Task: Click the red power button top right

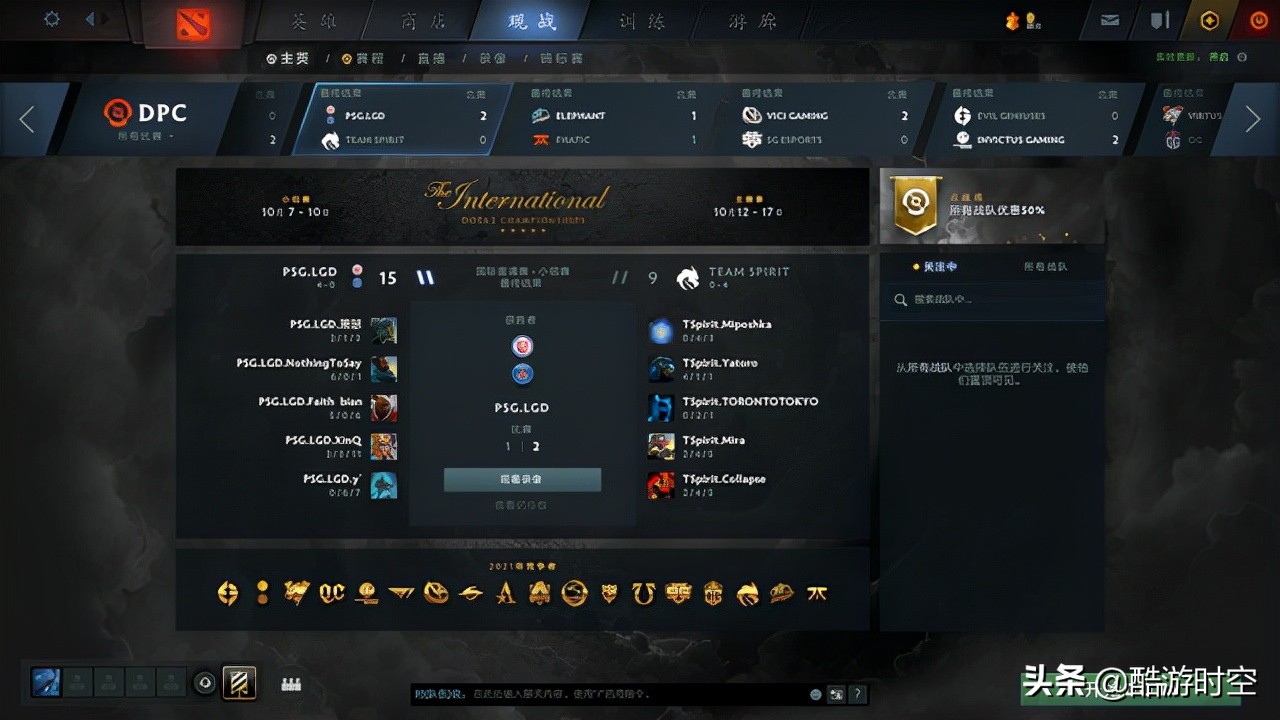Action: 1257,18
